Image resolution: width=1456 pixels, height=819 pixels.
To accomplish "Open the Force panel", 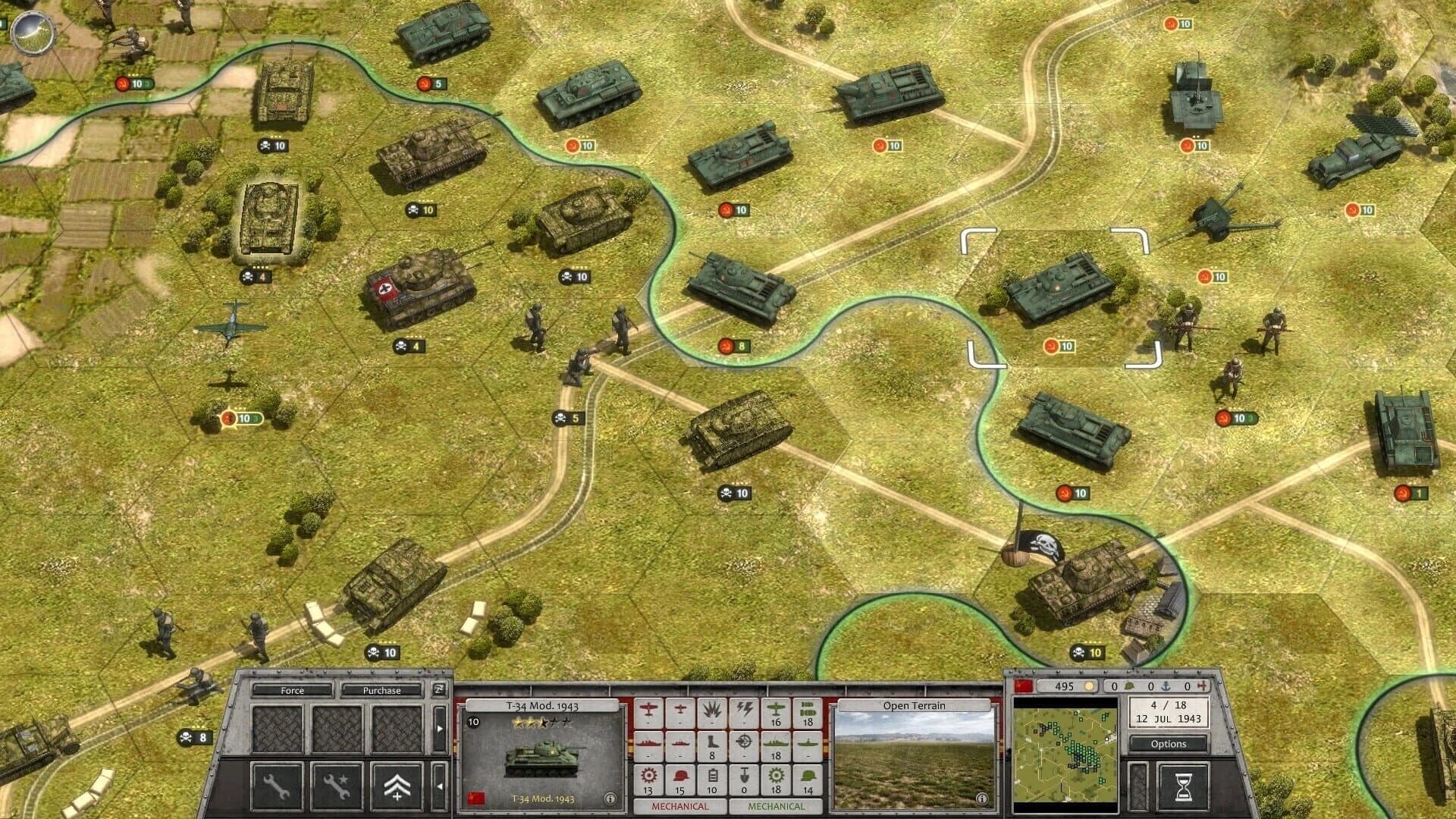I will coord(292,691).
